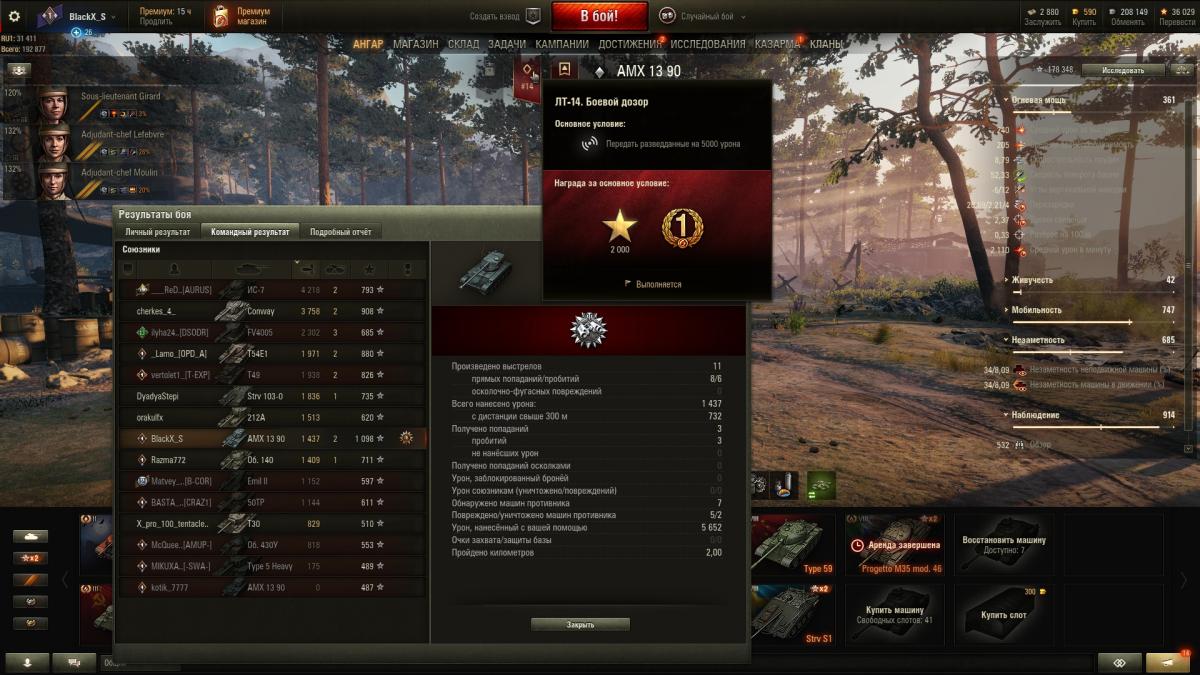Open the «ИССЛЕДОВАНИЯ» research tree

[x=707, y=44]
